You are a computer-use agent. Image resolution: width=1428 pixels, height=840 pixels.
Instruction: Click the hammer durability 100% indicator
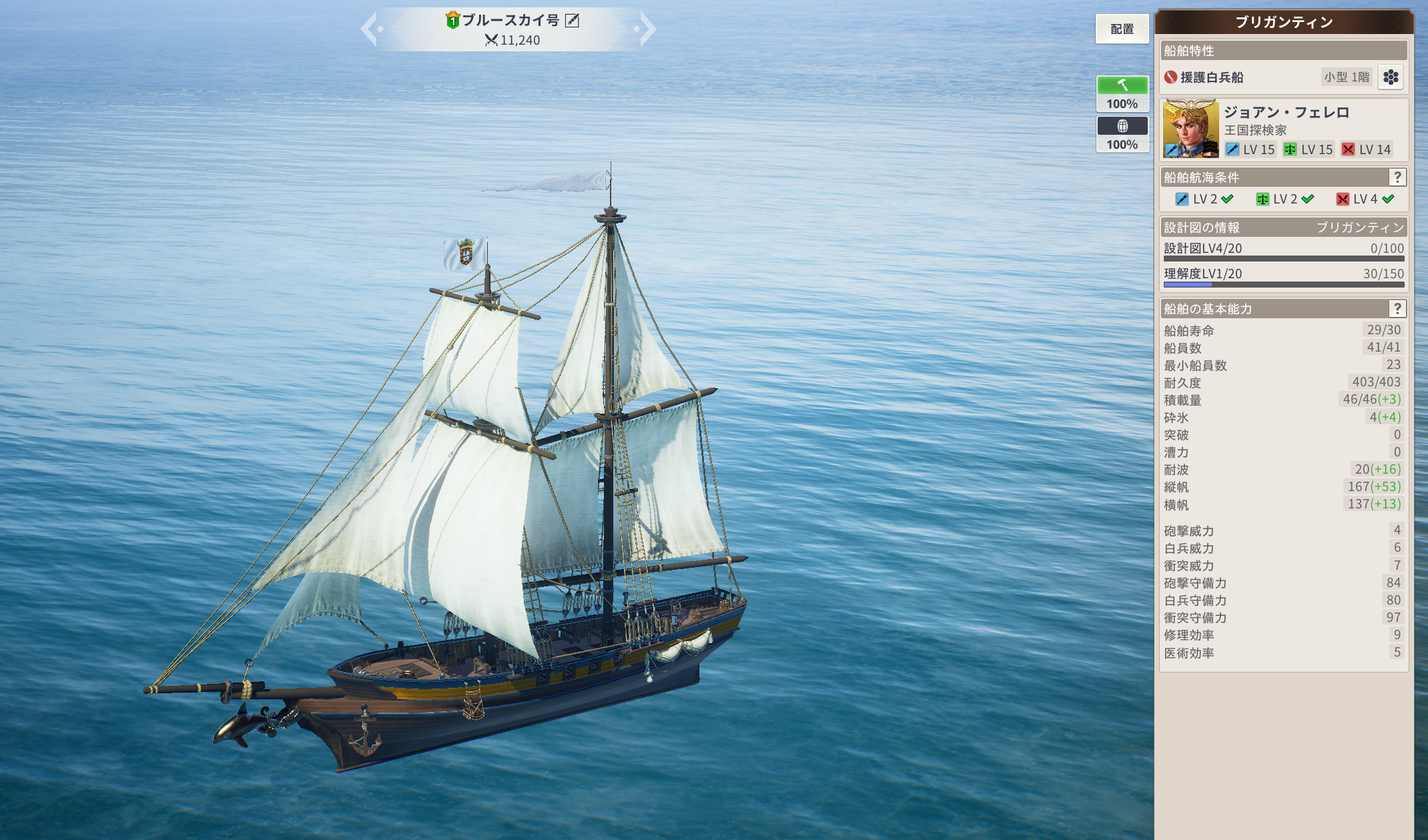pos(1122,94)
